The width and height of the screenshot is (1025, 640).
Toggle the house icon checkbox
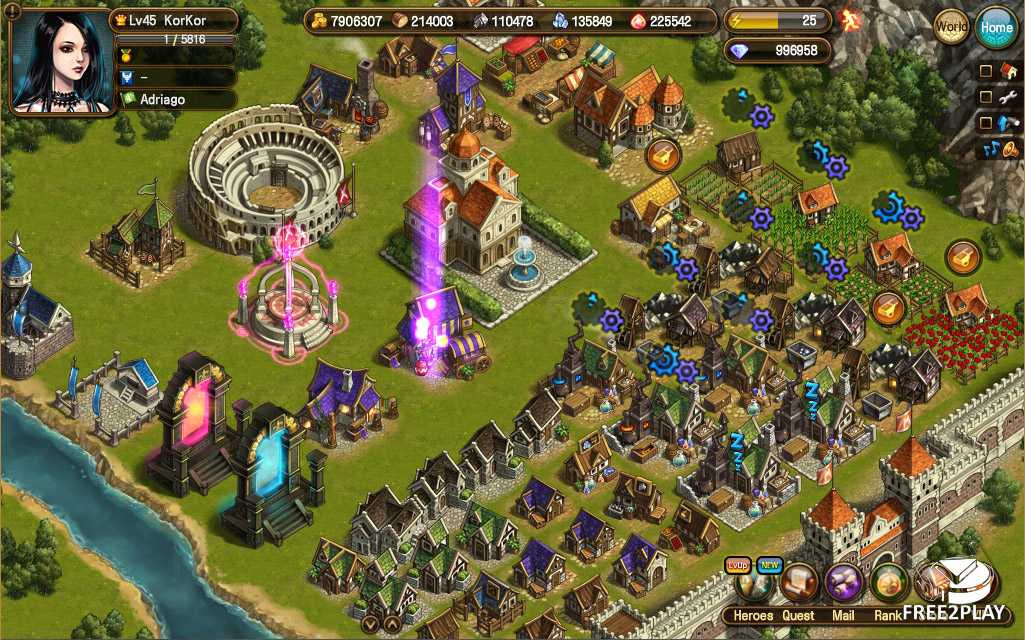pos(986,71)
